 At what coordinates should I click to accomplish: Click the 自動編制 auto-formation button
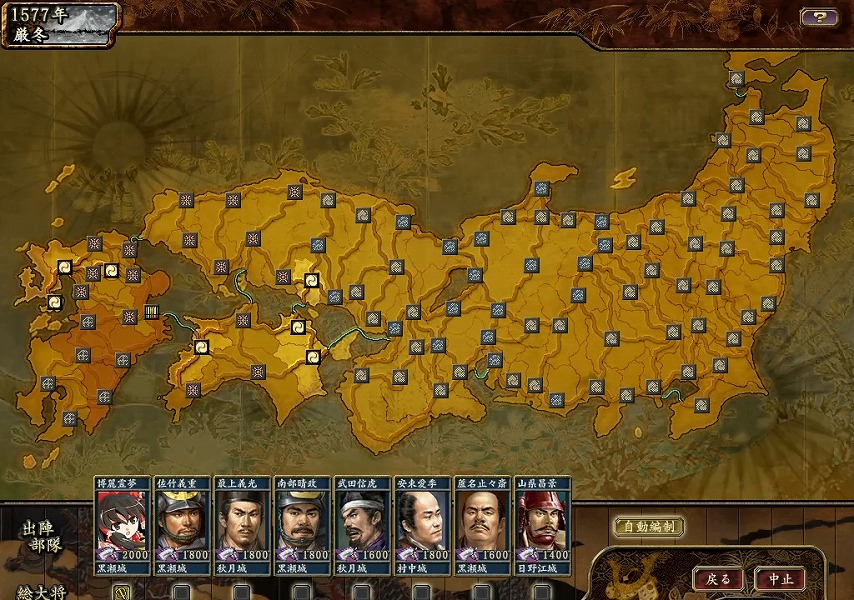click(x=648, y=527)
